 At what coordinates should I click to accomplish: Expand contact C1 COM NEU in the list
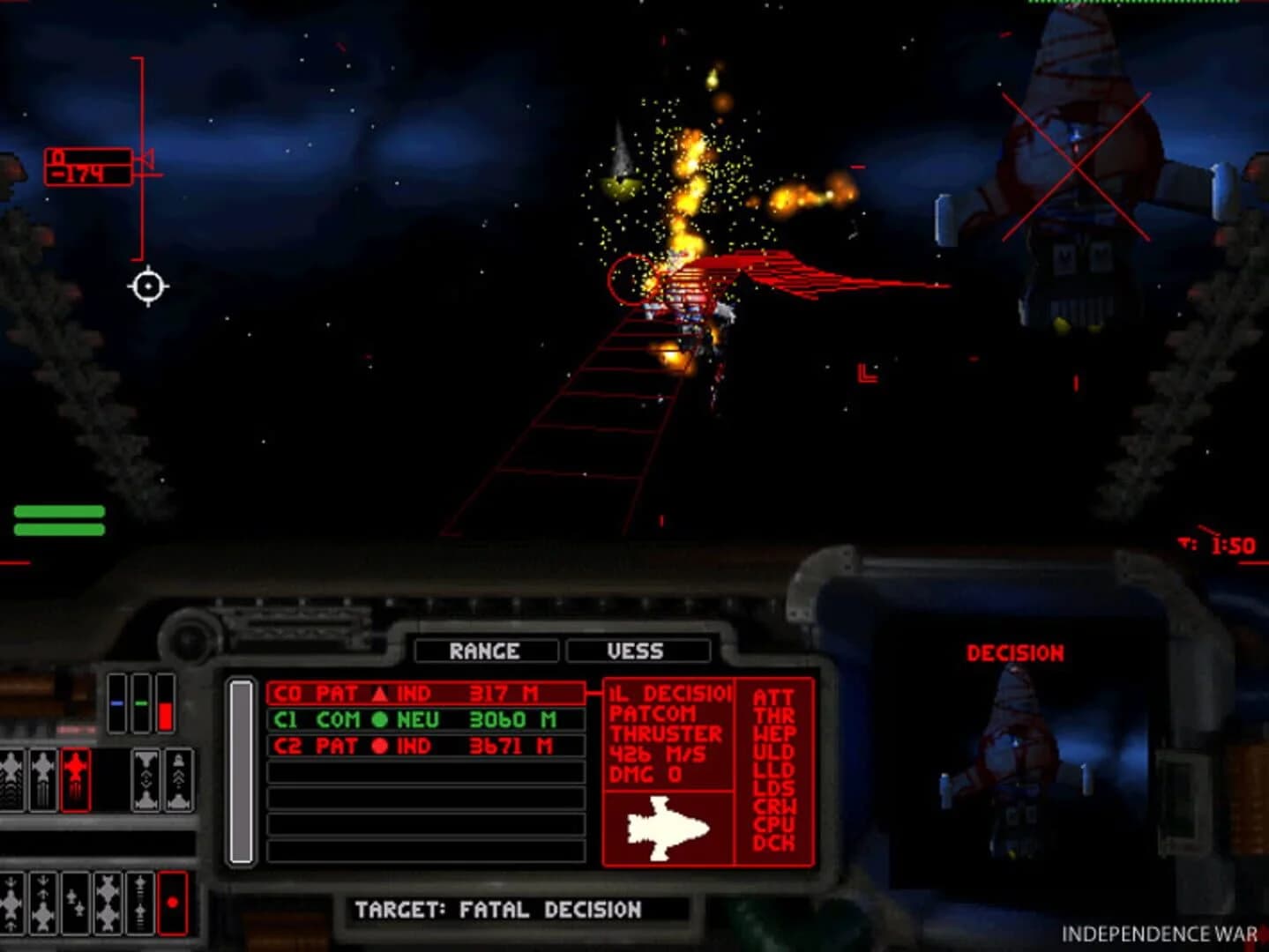coord(423,720)
